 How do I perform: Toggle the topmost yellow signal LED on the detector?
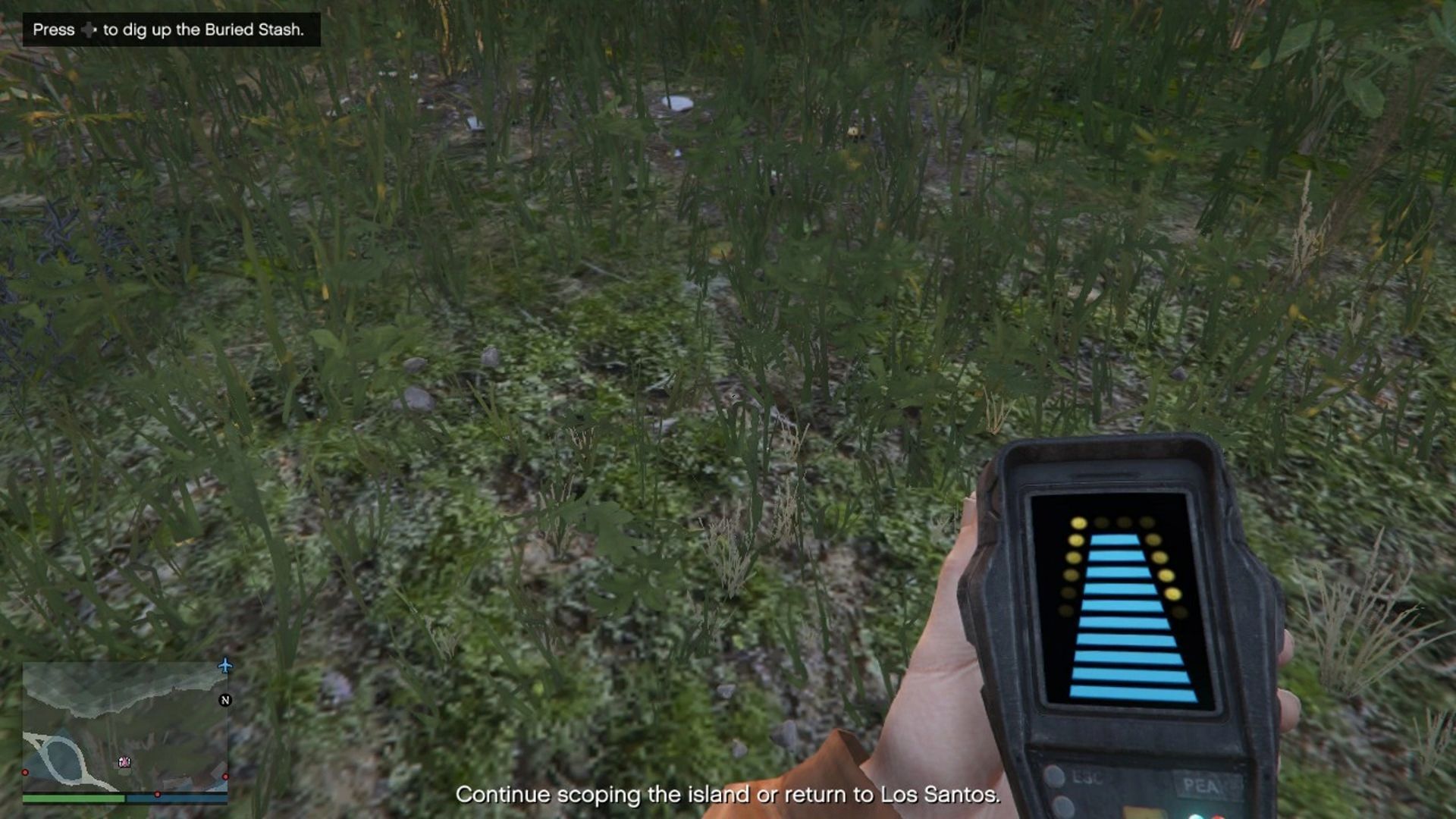1078,524
